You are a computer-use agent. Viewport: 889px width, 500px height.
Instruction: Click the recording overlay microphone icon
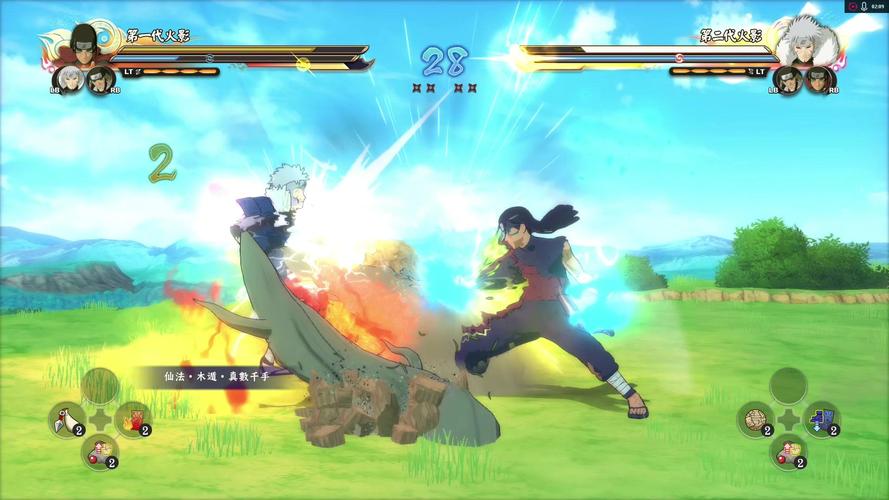coord(864,6)
